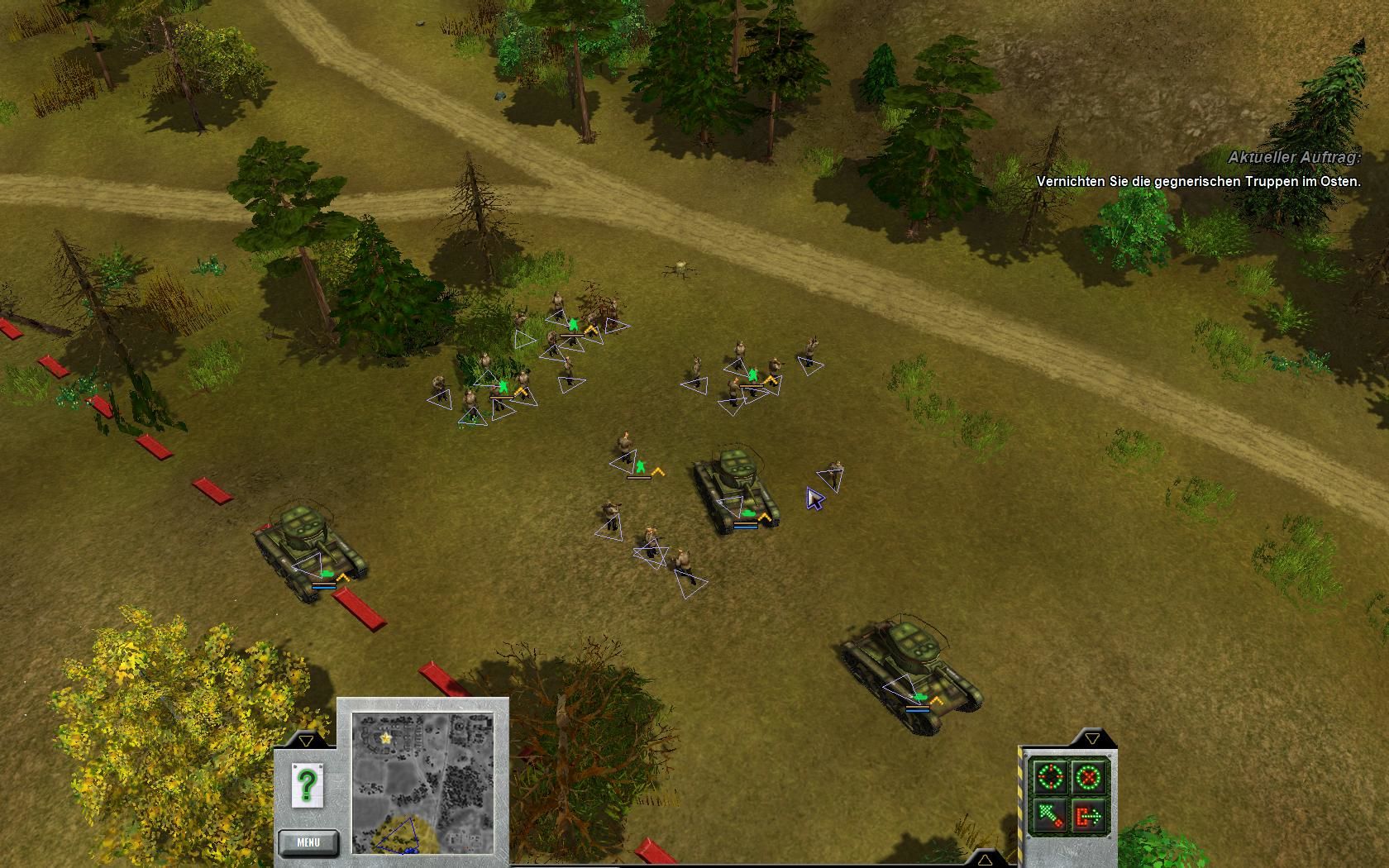1389x868 pixels.
Task: Click the yellow star objective on the minimap
Action: click(x=385, y=738)
